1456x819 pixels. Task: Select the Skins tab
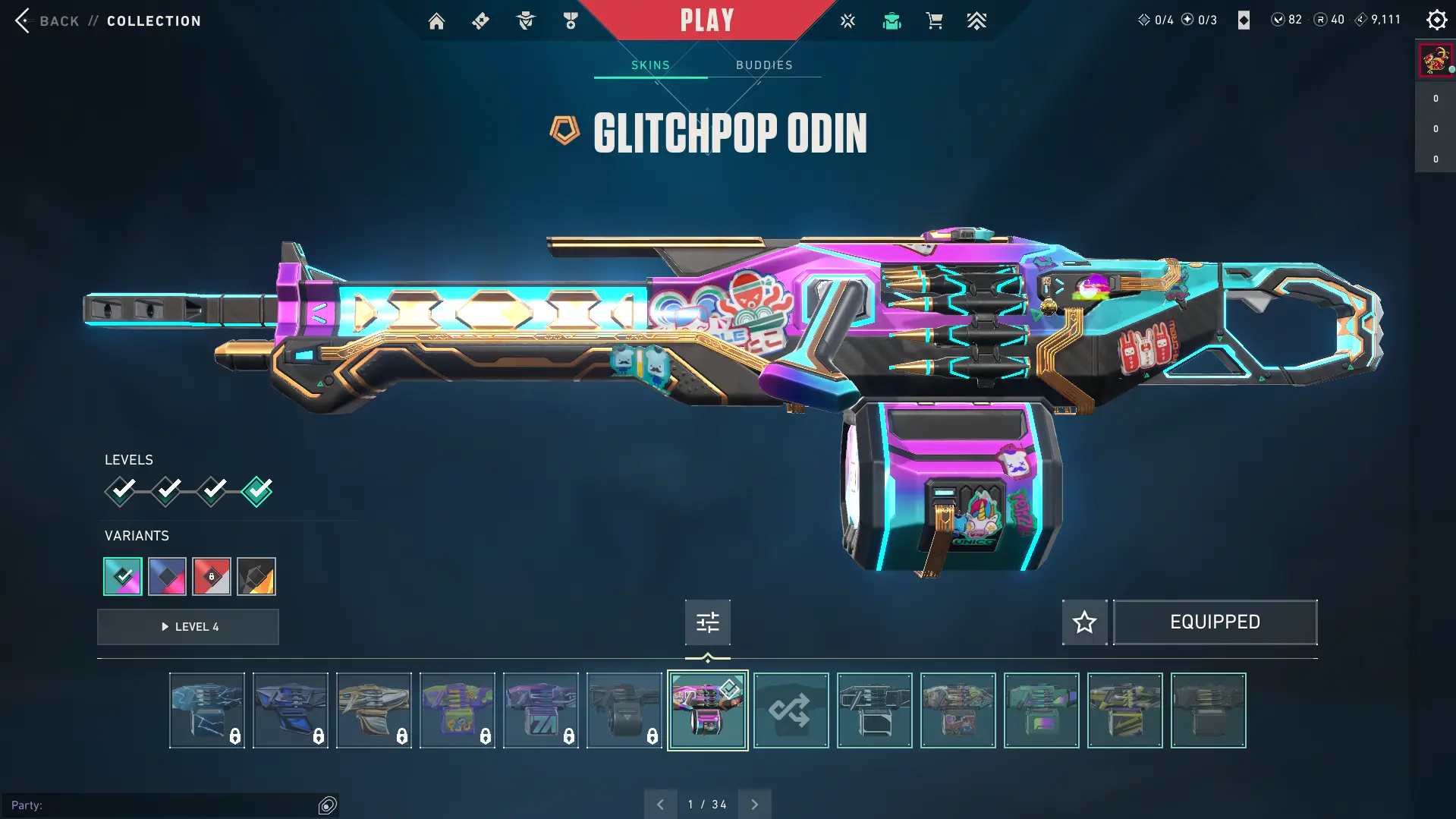point(650,65)
